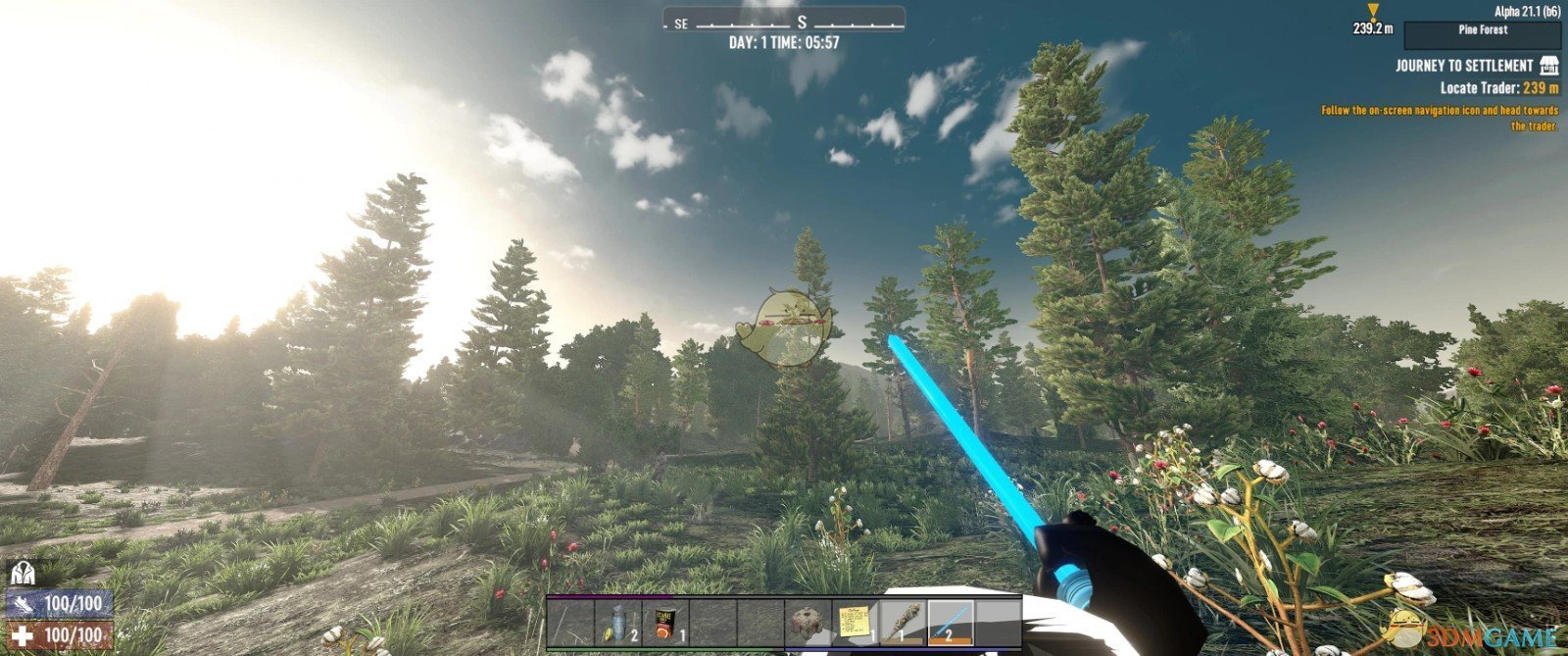Select the canned chili hotbar slot
This screenshot has height=656, width=1568.
point(666,624)
